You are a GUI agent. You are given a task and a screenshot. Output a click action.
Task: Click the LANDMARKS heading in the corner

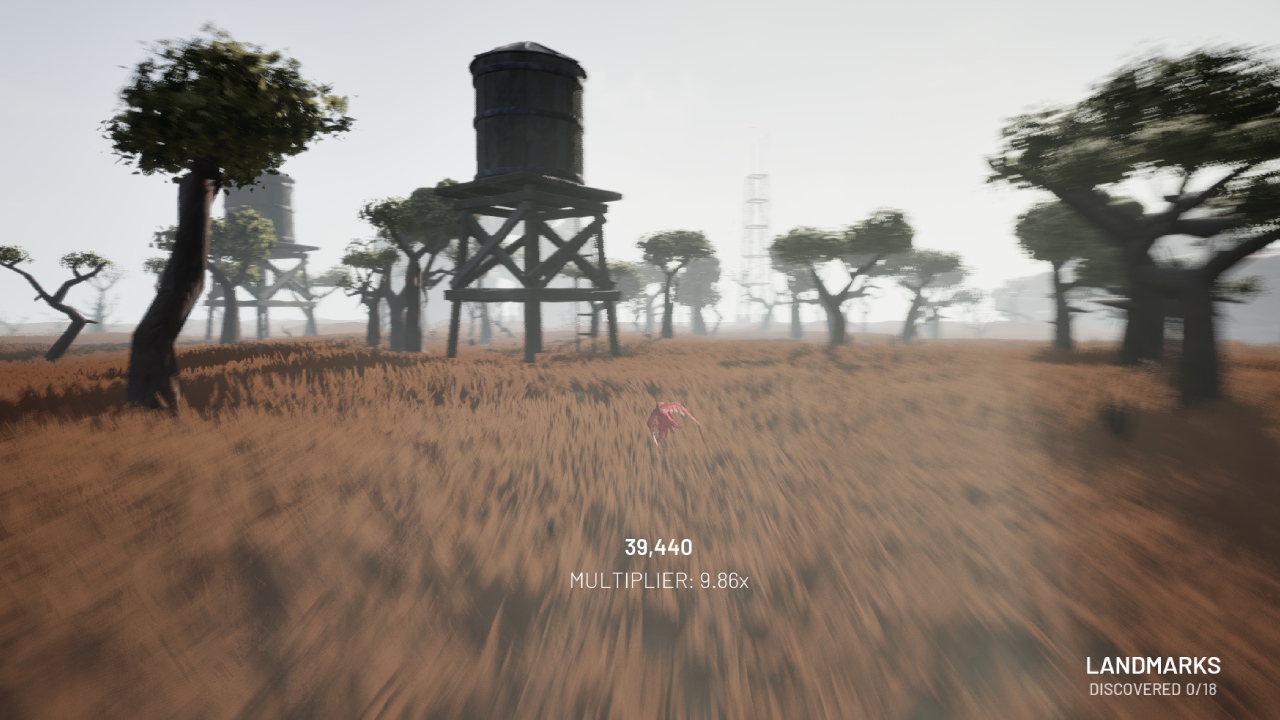point(1155,664)
